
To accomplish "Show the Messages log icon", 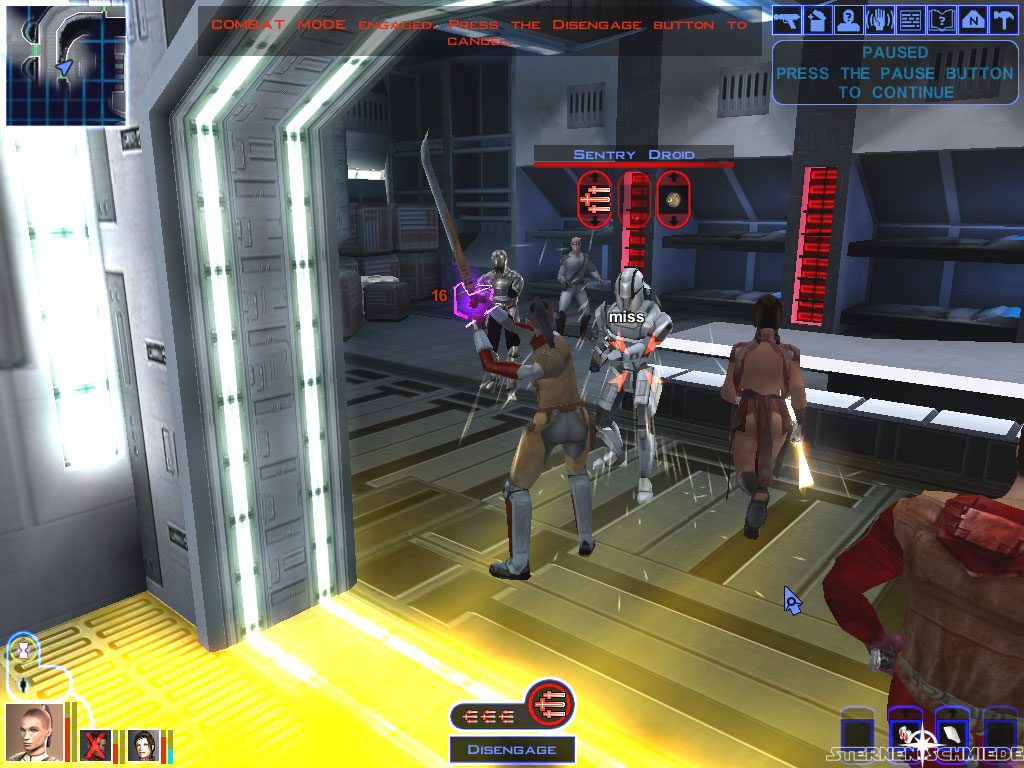I will point(910,19).
